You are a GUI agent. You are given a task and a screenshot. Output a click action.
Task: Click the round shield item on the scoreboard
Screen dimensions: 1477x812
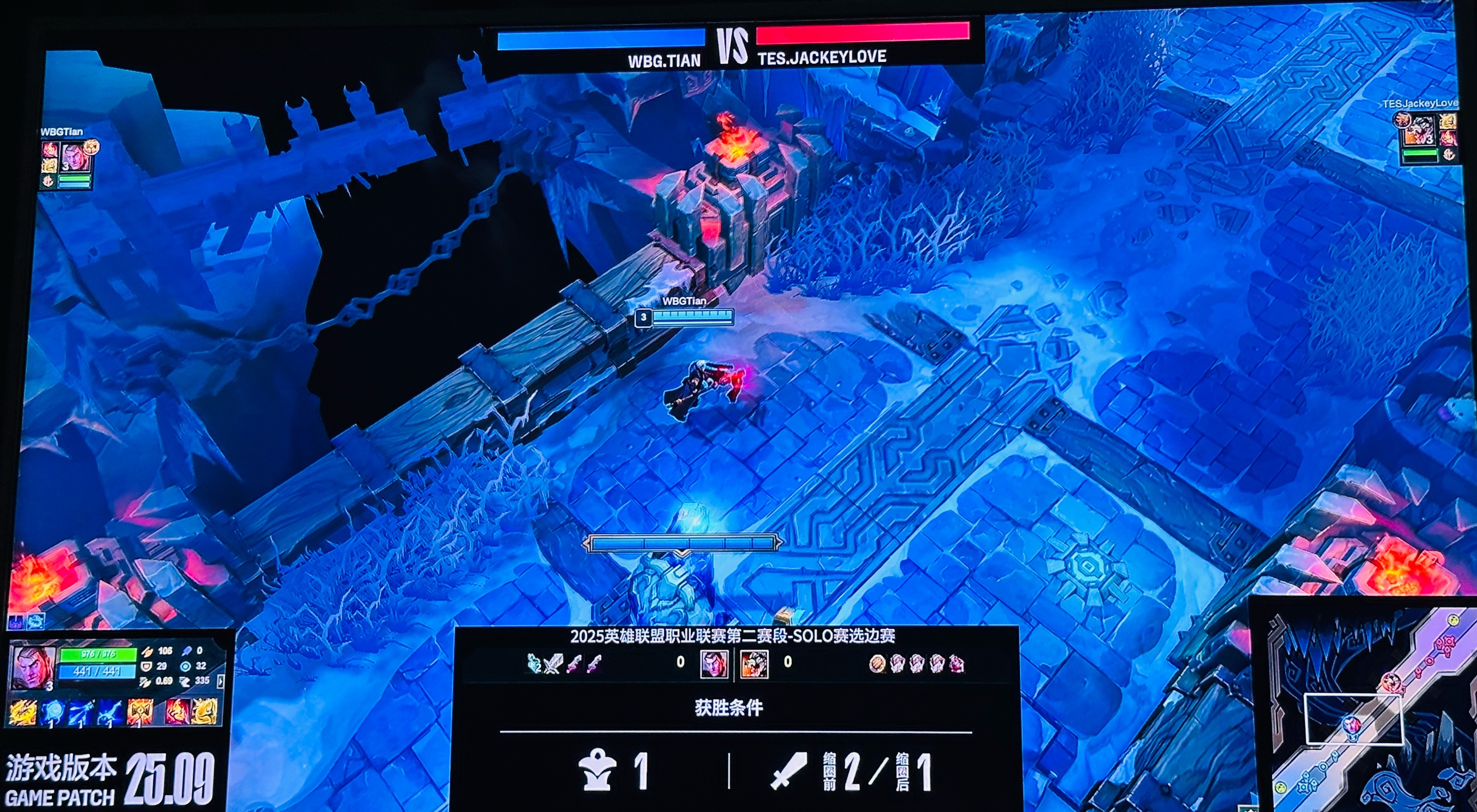pos(877,664)
